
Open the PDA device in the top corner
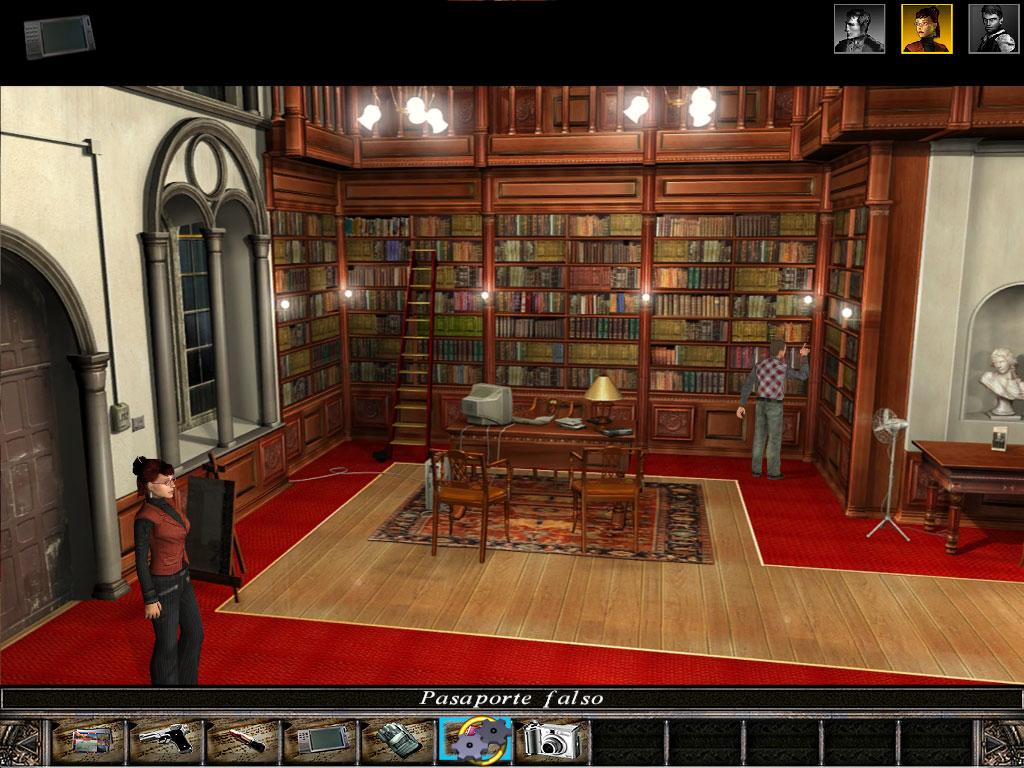click(x=60, y=36)
